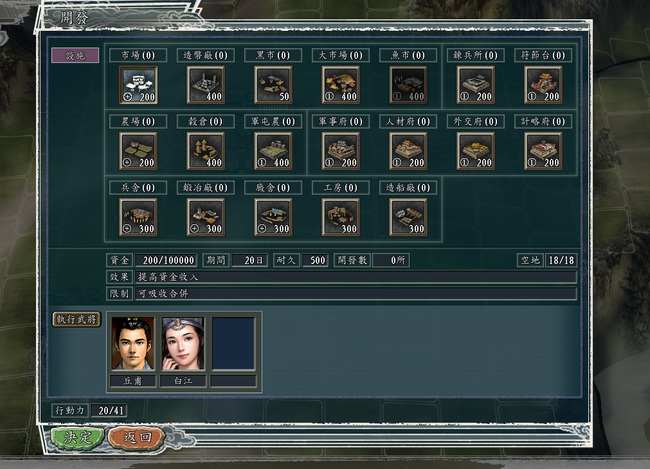Select the 軍屯農 military farm building

[x=273, y=150]
